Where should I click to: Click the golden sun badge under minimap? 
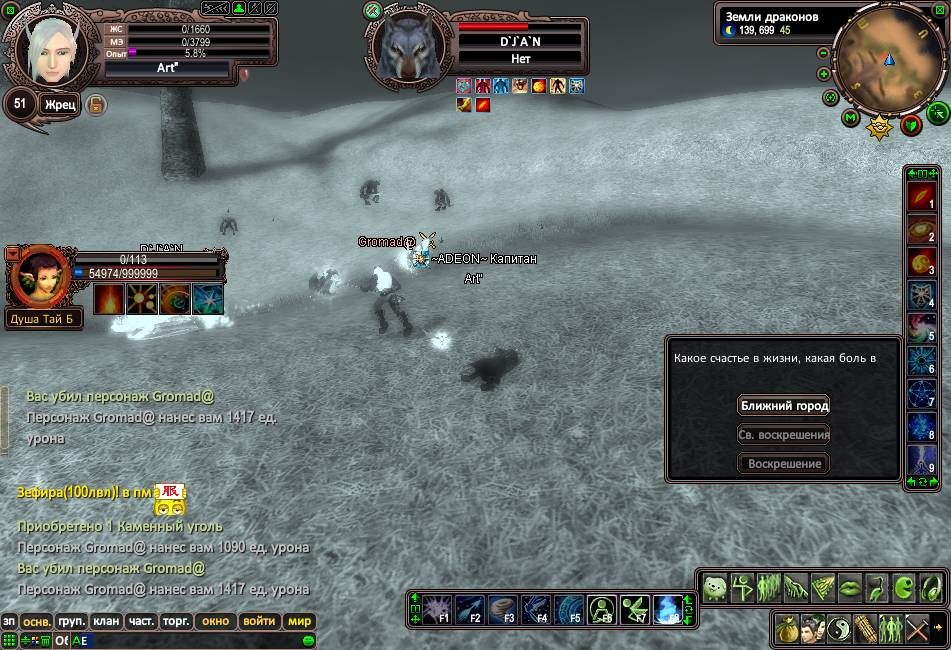(x=879, y=127)
